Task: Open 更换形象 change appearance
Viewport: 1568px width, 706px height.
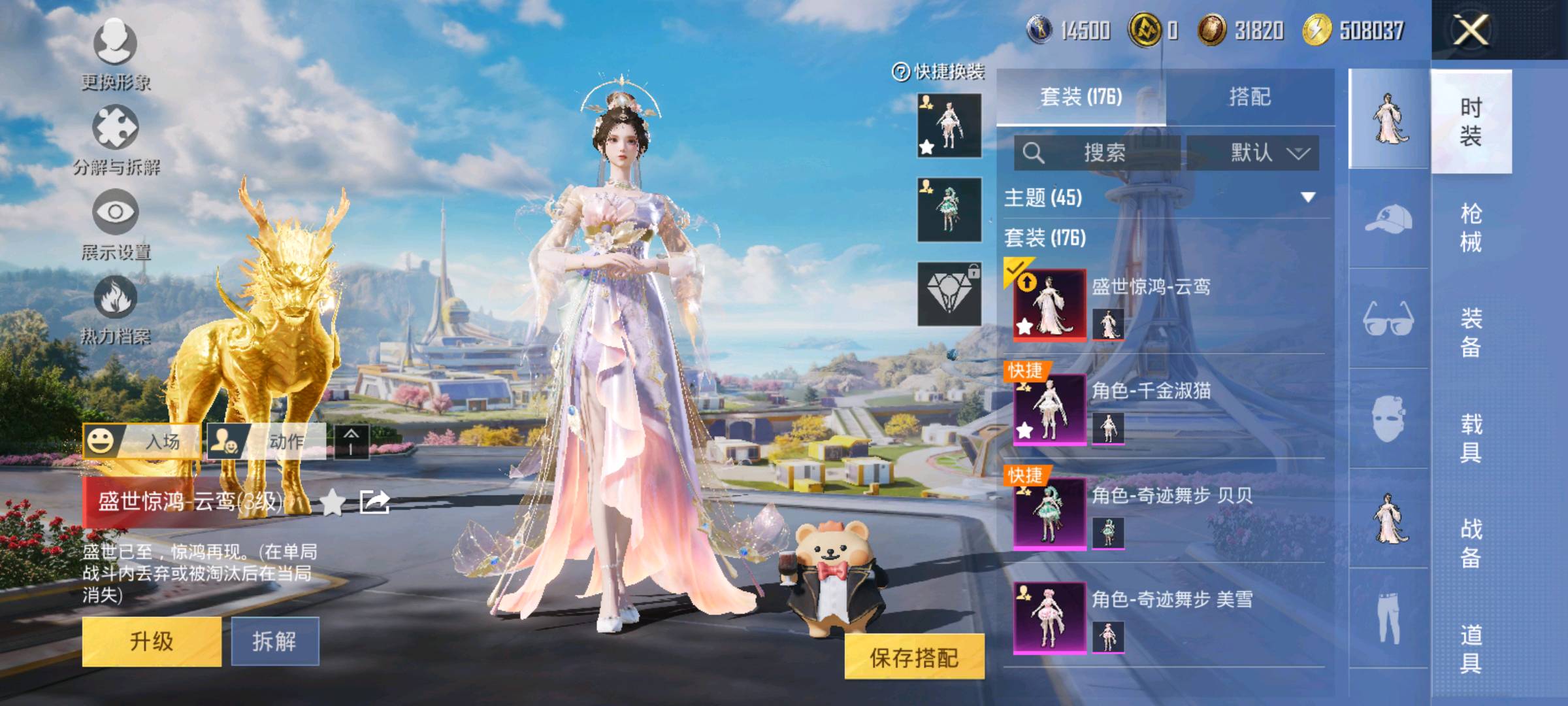Action: 116,54
